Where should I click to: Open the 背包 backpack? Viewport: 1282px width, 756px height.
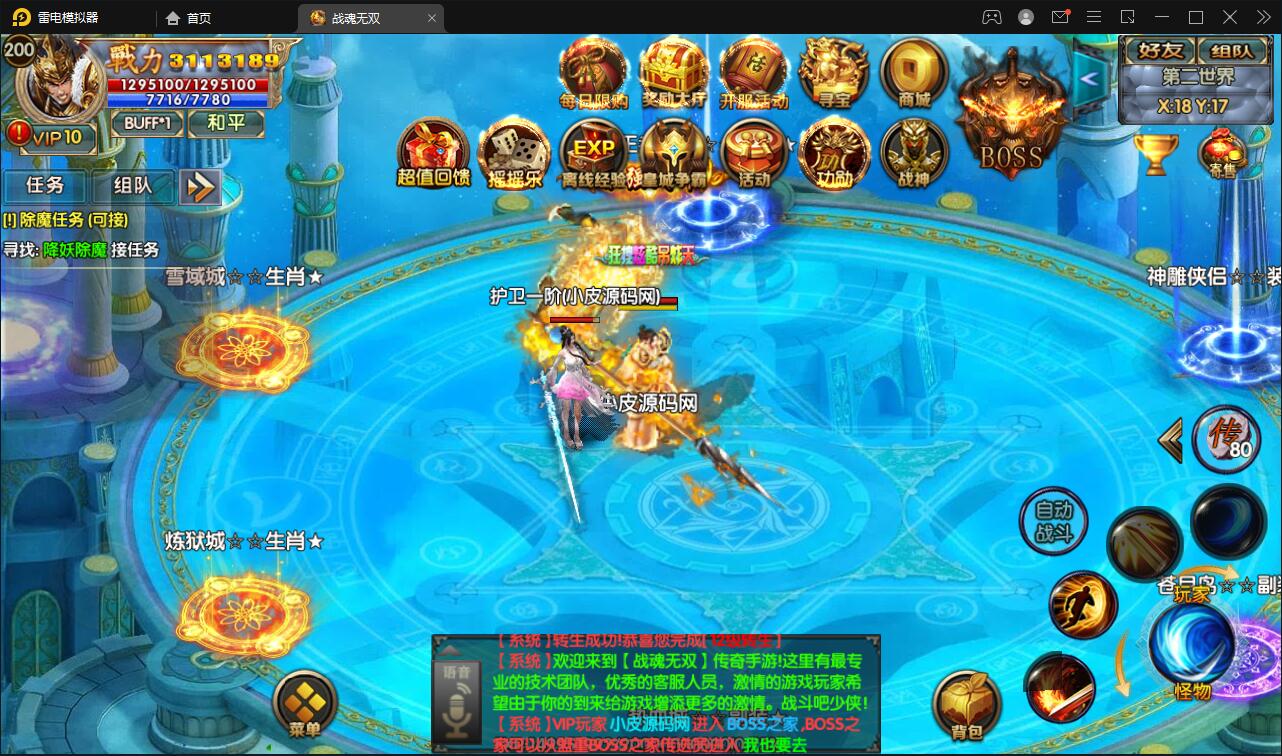[x=966, y=705]
